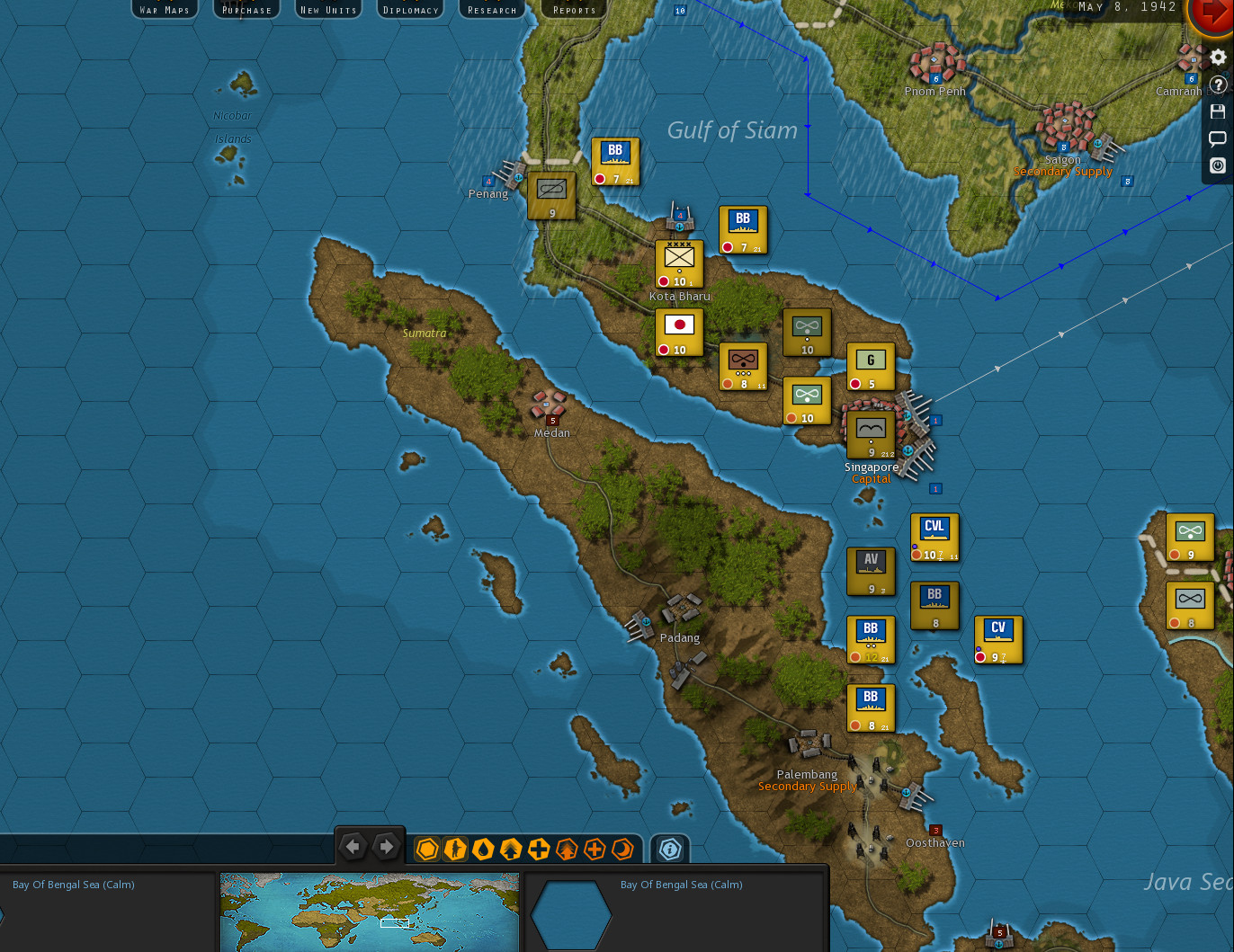Open the Purchase screen
This screenshot has height=952, width=1234.
click(246, 9)
